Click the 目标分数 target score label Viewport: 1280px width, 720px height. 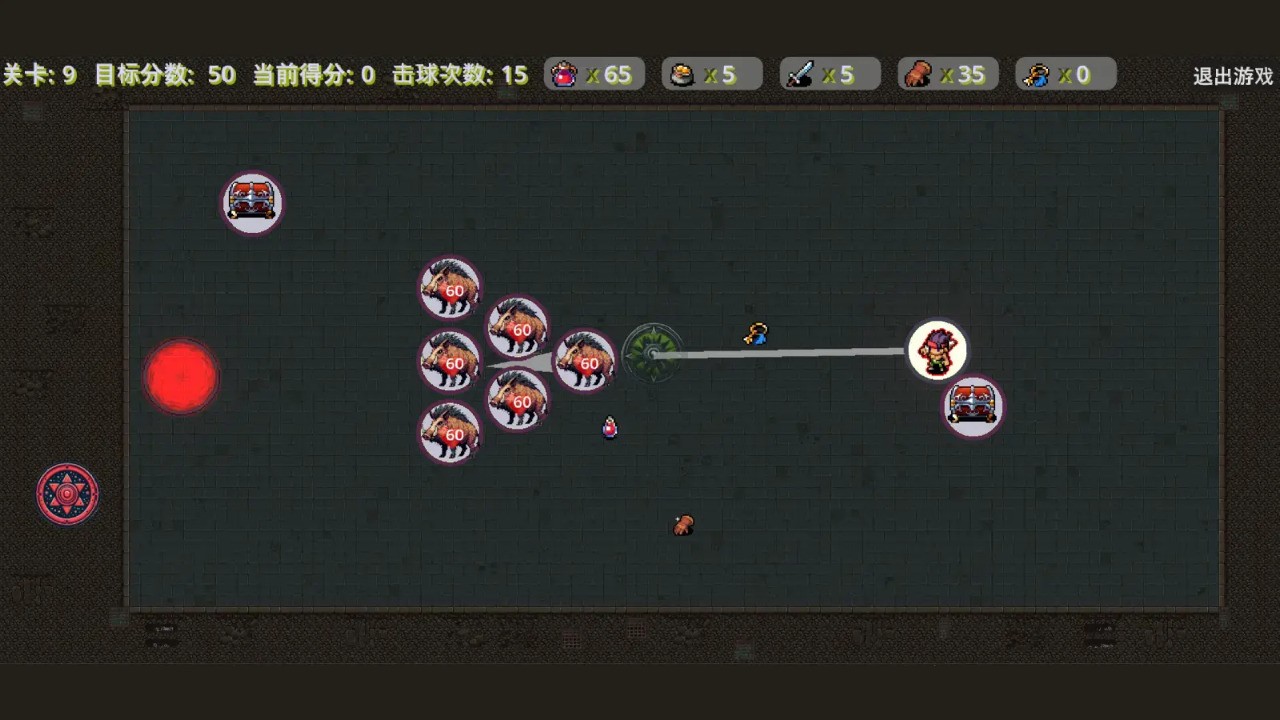click(166, 74)
